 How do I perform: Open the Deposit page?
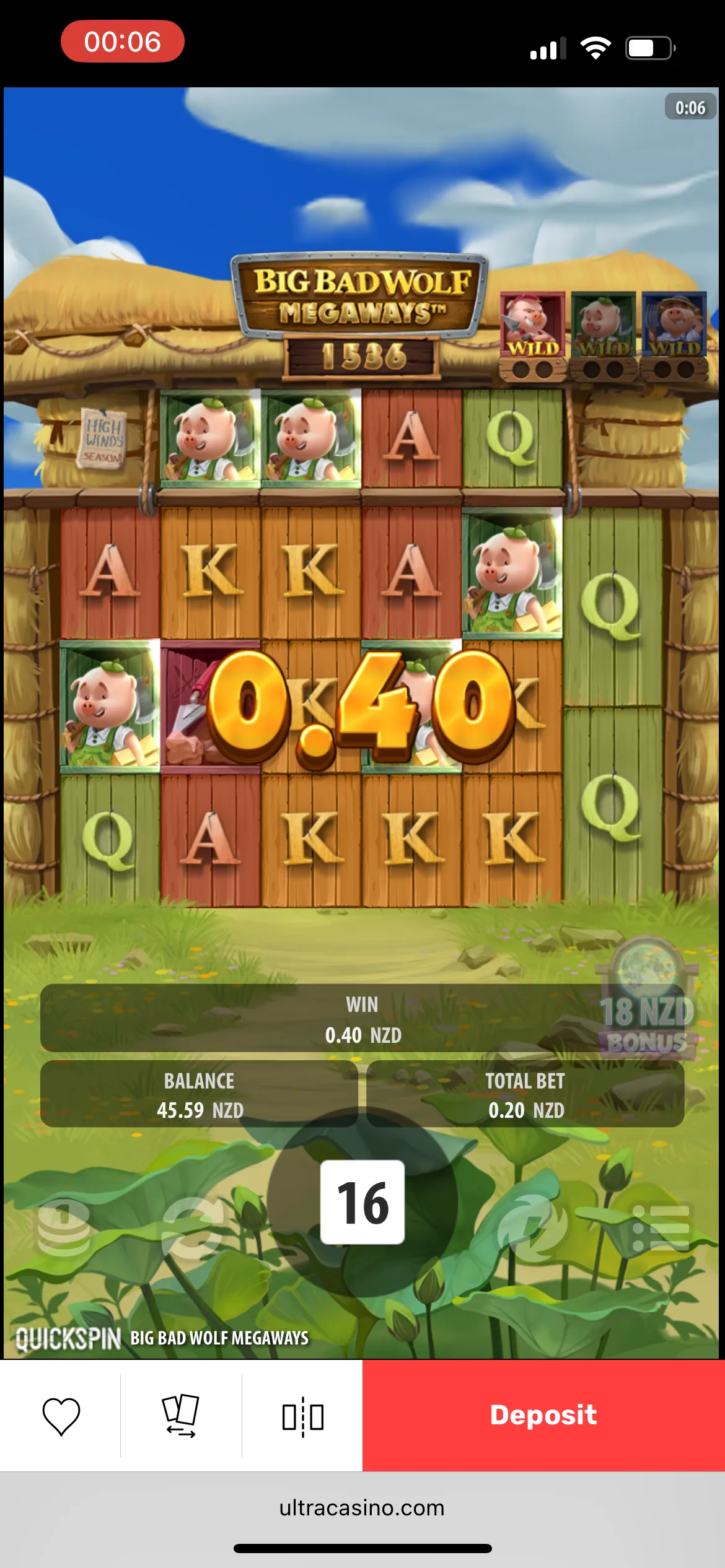tap(543, 1415)
